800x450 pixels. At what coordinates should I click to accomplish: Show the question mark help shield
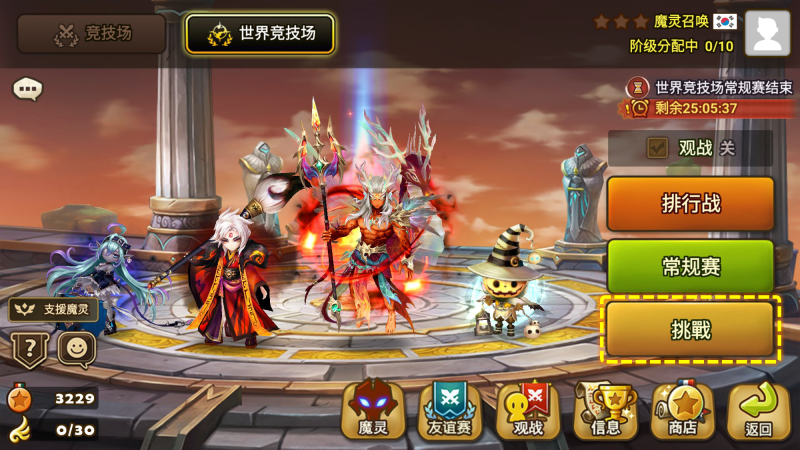[x=29, y=350]
